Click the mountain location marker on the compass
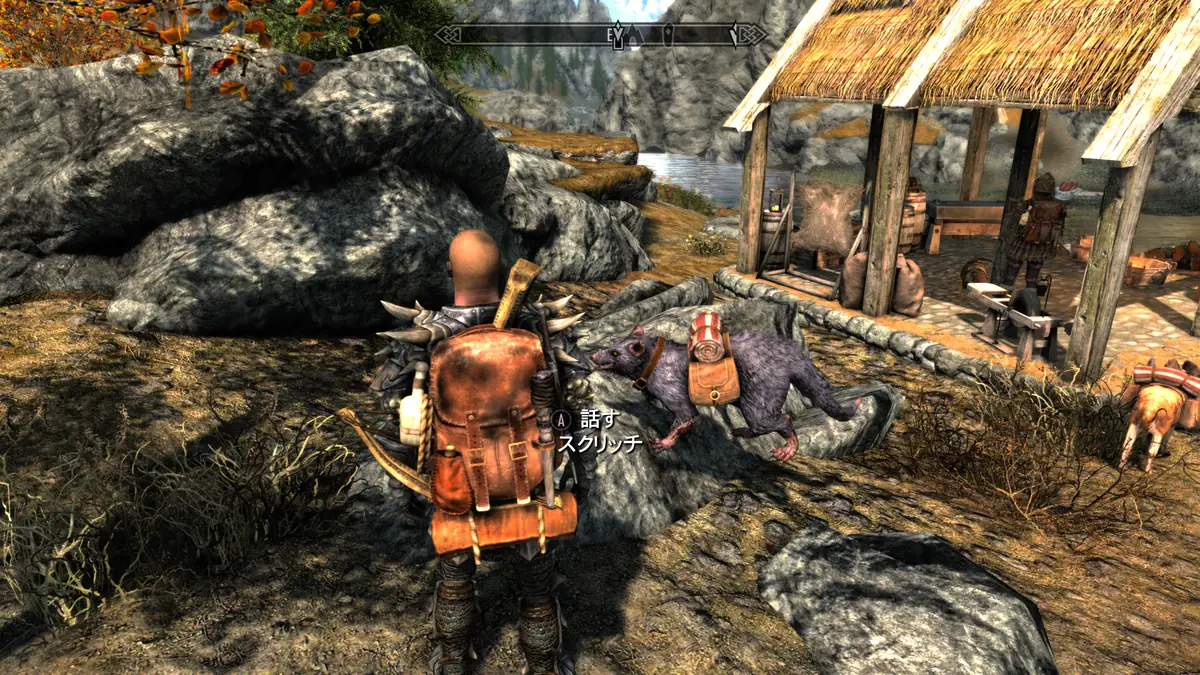The height and width of the screenshot is (675, 1200). pos(636,35)
